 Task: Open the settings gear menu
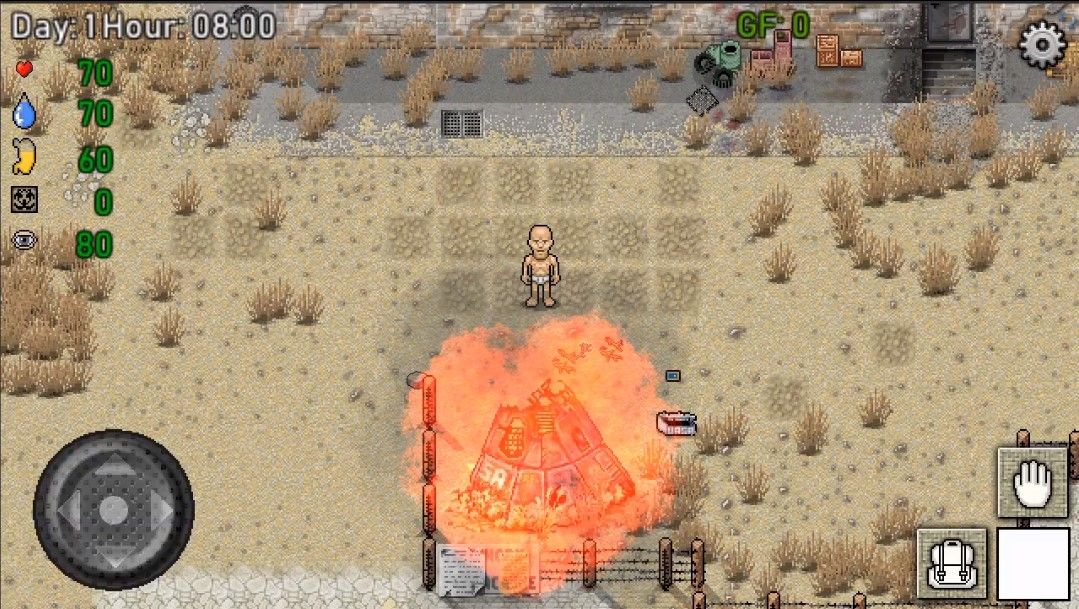click(1042, 44)
